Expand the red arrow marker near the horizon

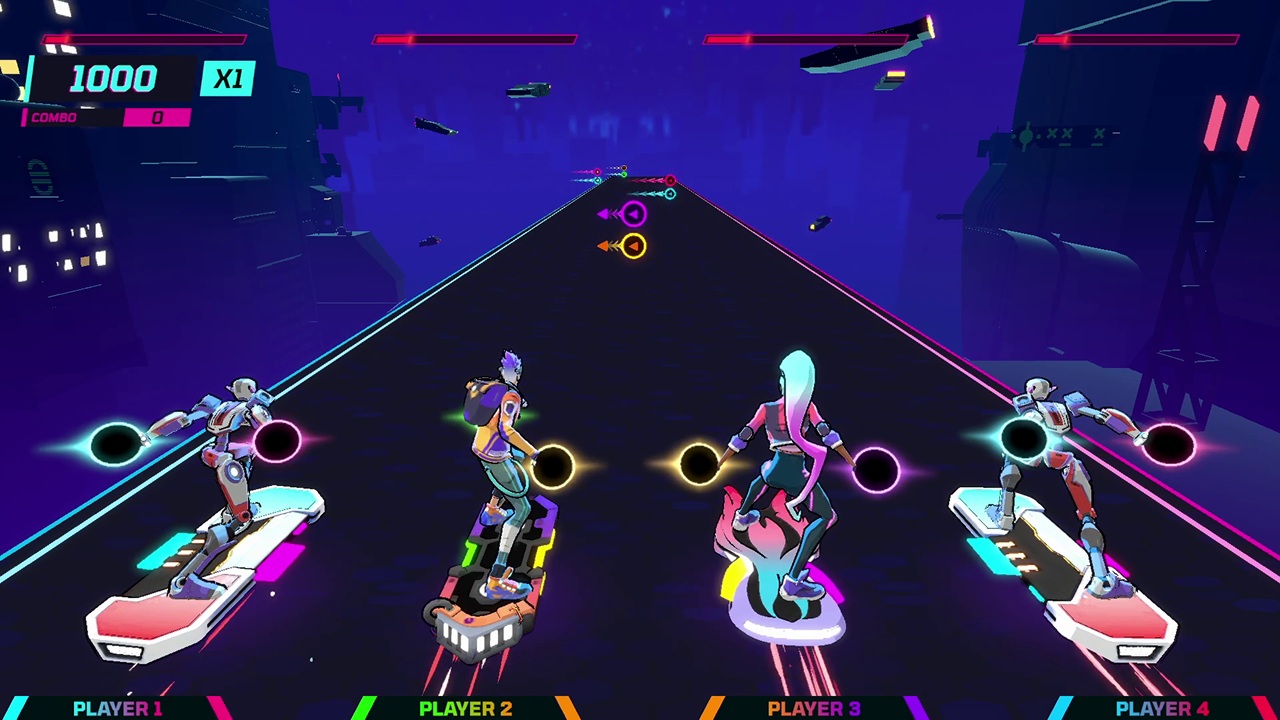pyautogui.click(x=669, y=181)
